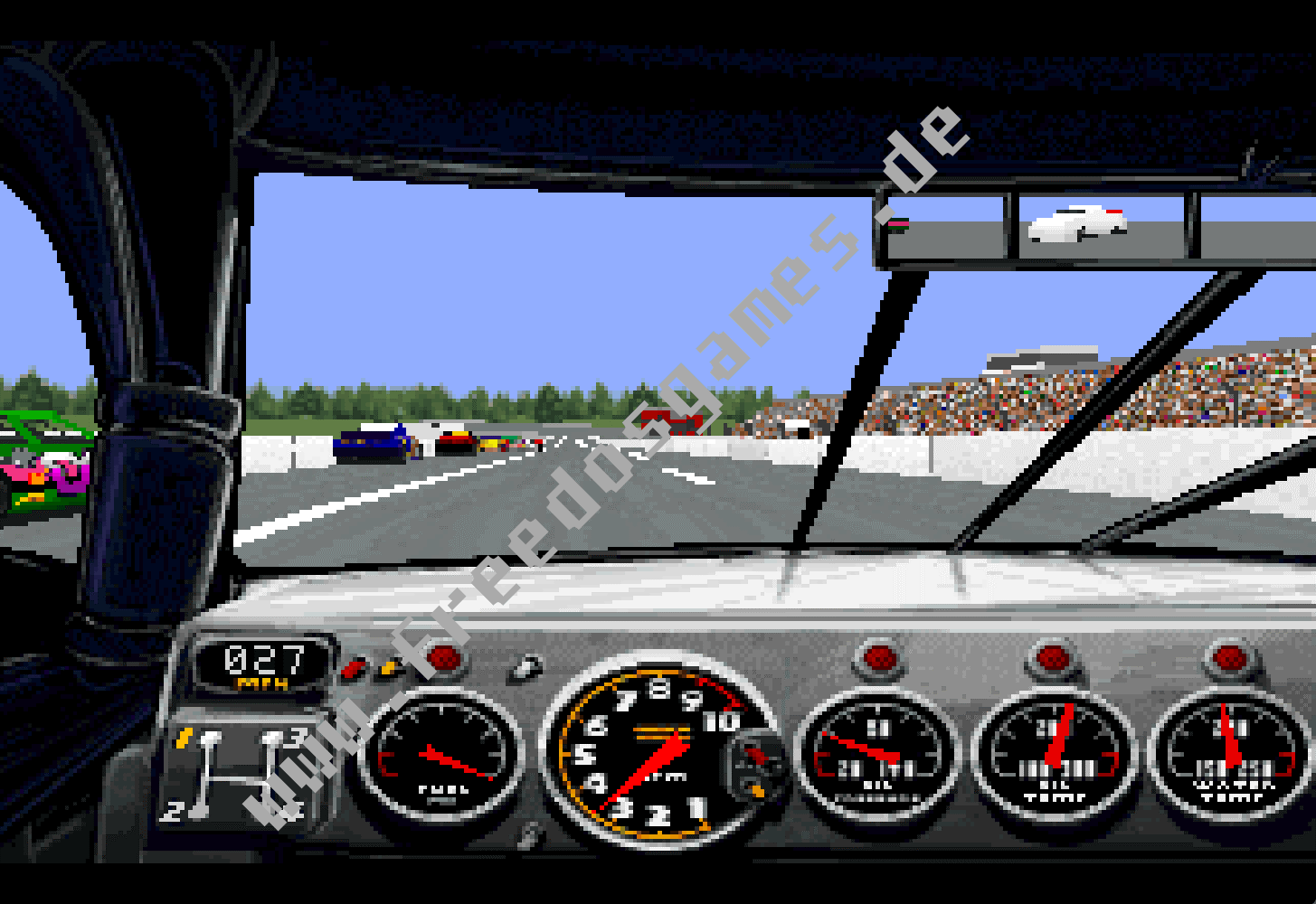
Task: Click the small boost gauge beside the tachometer
Action: (755, 768)
